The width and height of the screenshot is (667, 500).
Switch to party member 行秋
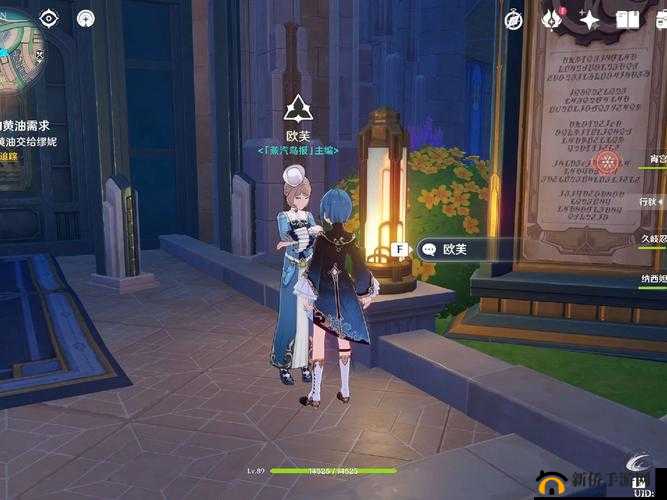[x=650, y=201]
